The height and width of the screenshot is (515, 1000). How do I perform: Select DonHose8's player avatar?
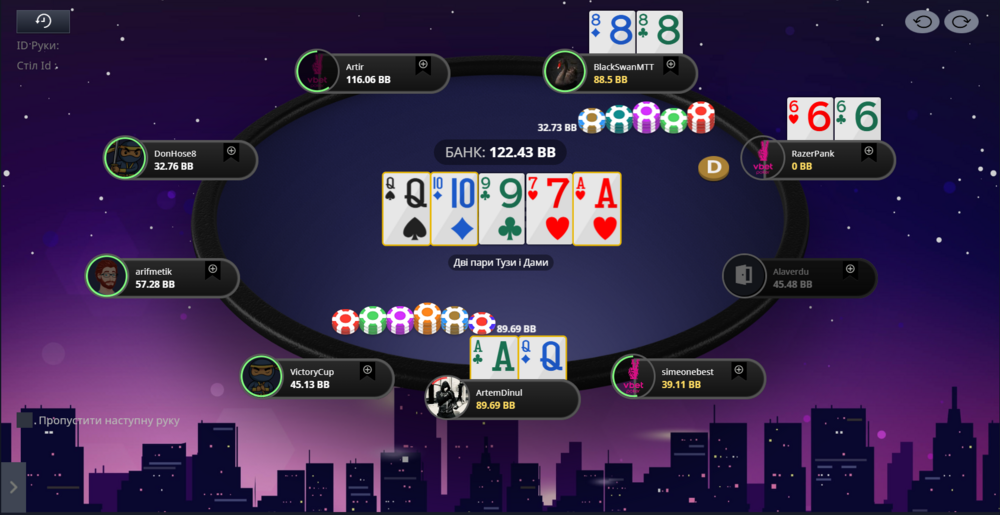(x=125, y=158)
